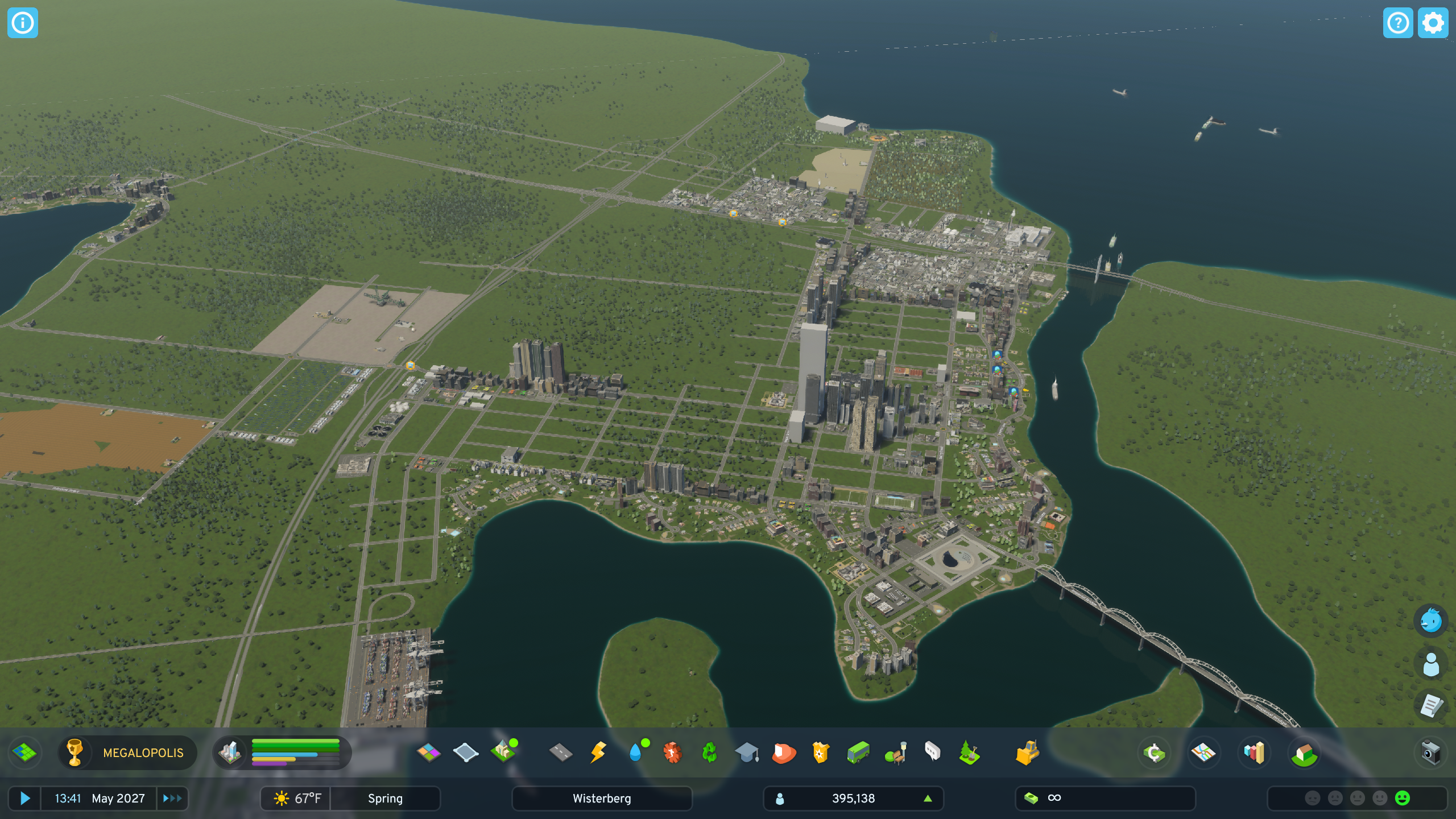Open the City Economy budget panel
Screen dimensions: 1456x819
tap(1153, 752)
